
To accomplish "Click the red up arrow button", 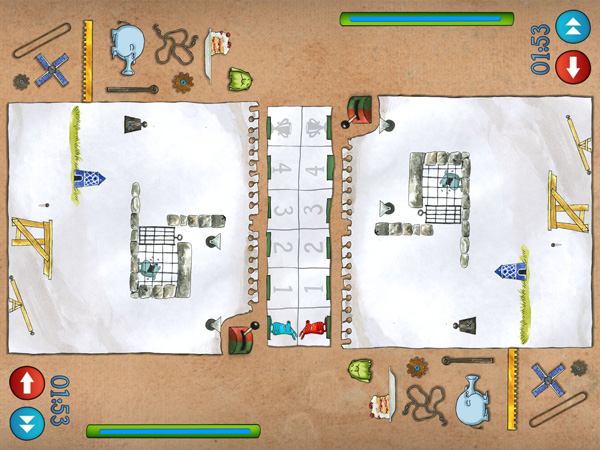I will [26, 383].
